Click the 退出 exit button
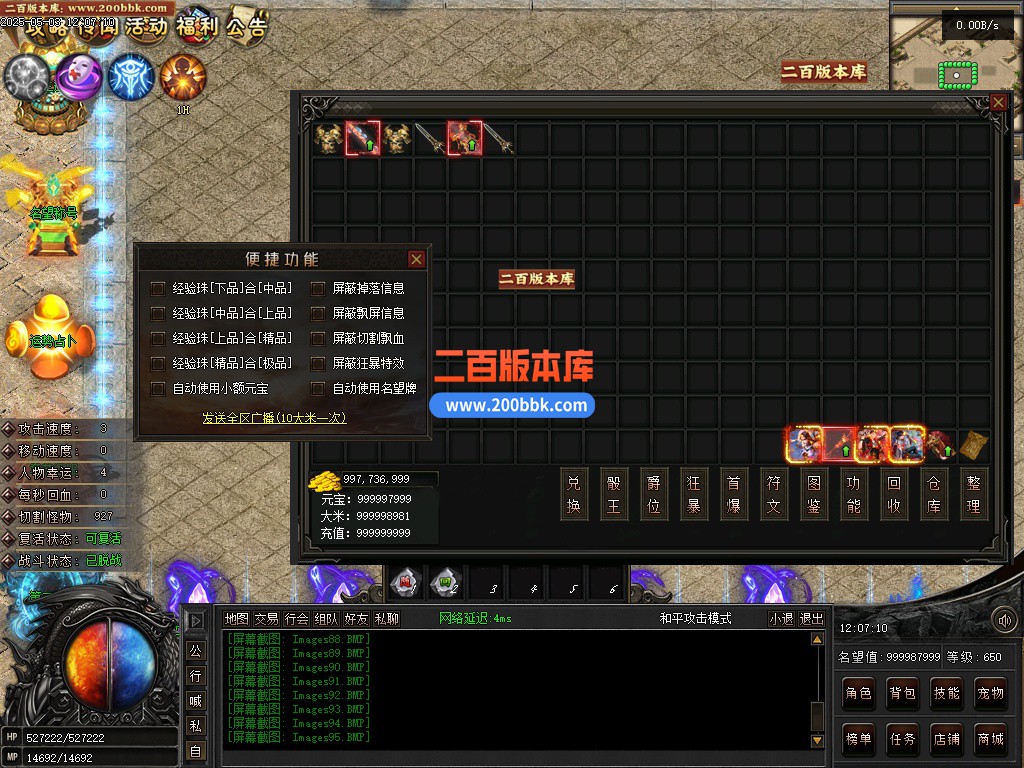Screen dimensions: 1024x768 pos(811,619)
